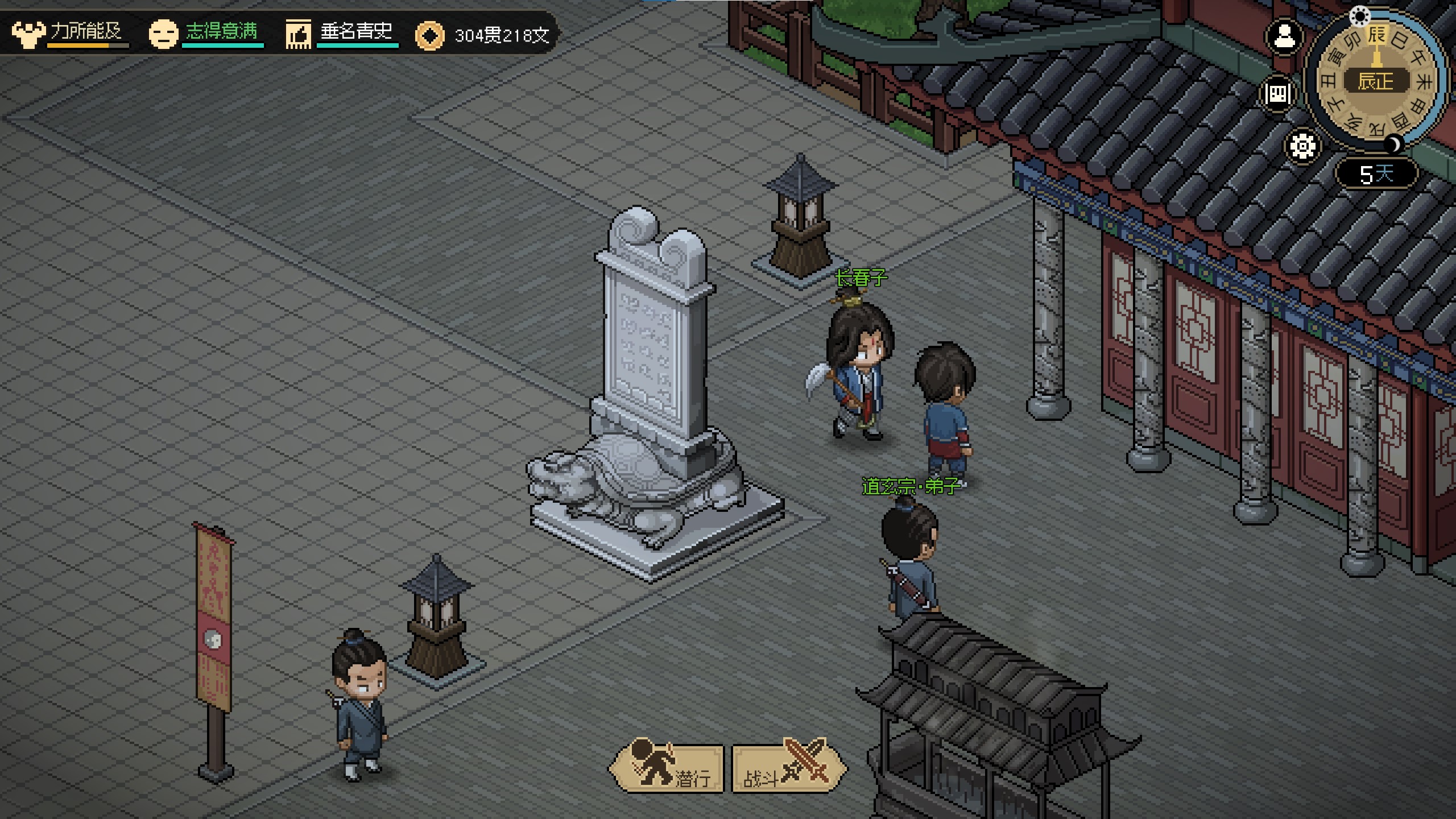Open the scroll journal icon
The width and height of the screenshot is (1456, 819).
pyautogui.click(x=1277, y=93)
